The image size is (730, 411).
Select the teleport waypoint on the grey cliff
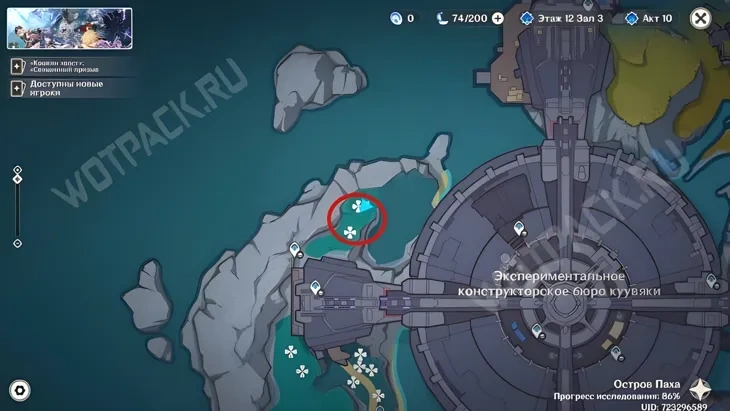(294, 249)
